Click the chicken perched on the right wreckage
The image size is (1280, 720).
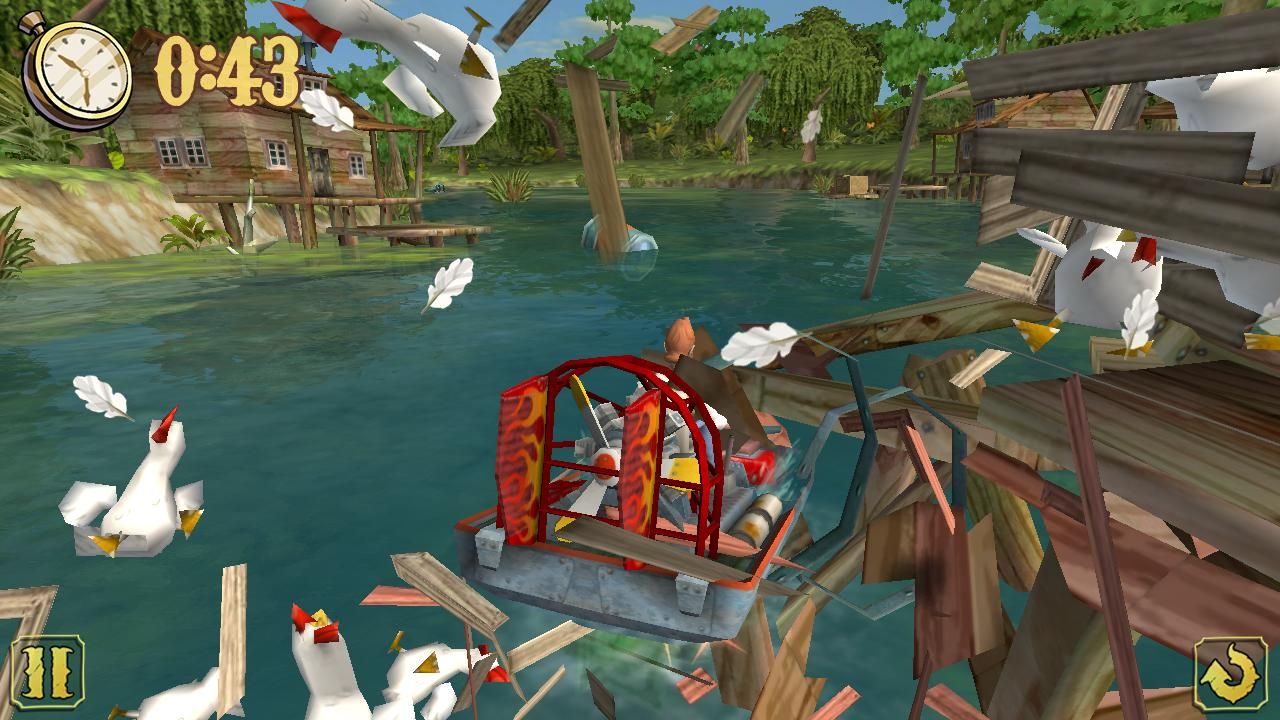coord(1110,270)
